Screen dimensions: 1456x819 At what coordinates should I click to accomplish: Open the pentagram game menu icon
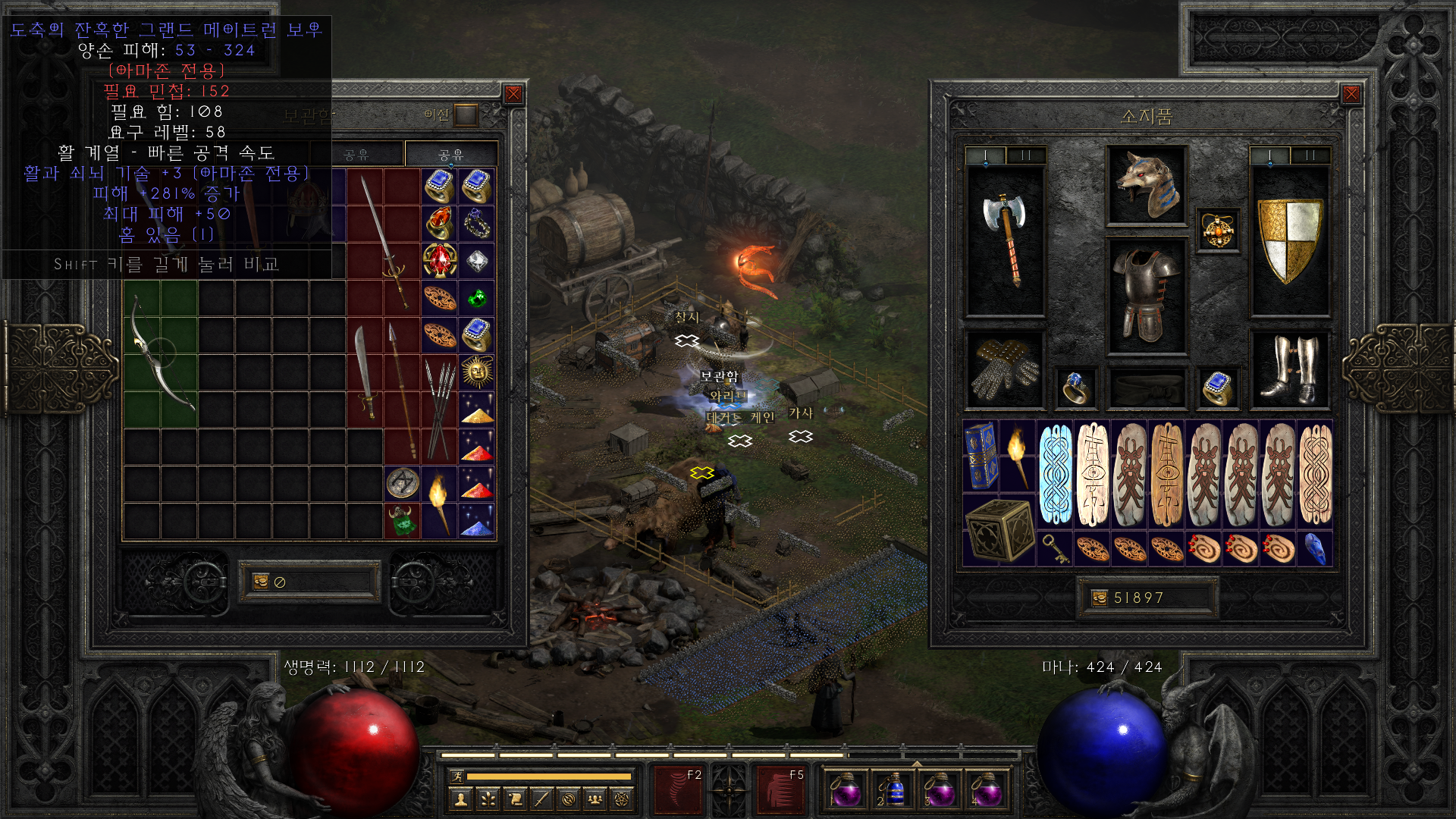pos(622,799)
